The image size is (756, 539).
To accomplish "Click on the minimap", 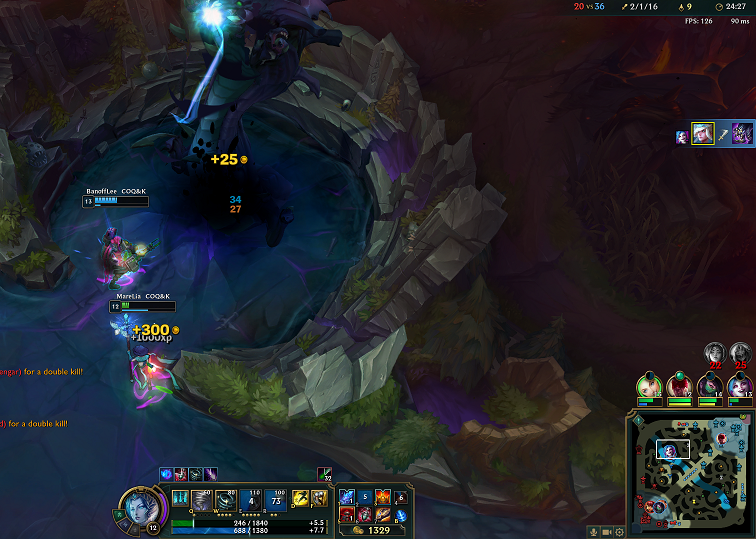I will [x=690, y=473].
